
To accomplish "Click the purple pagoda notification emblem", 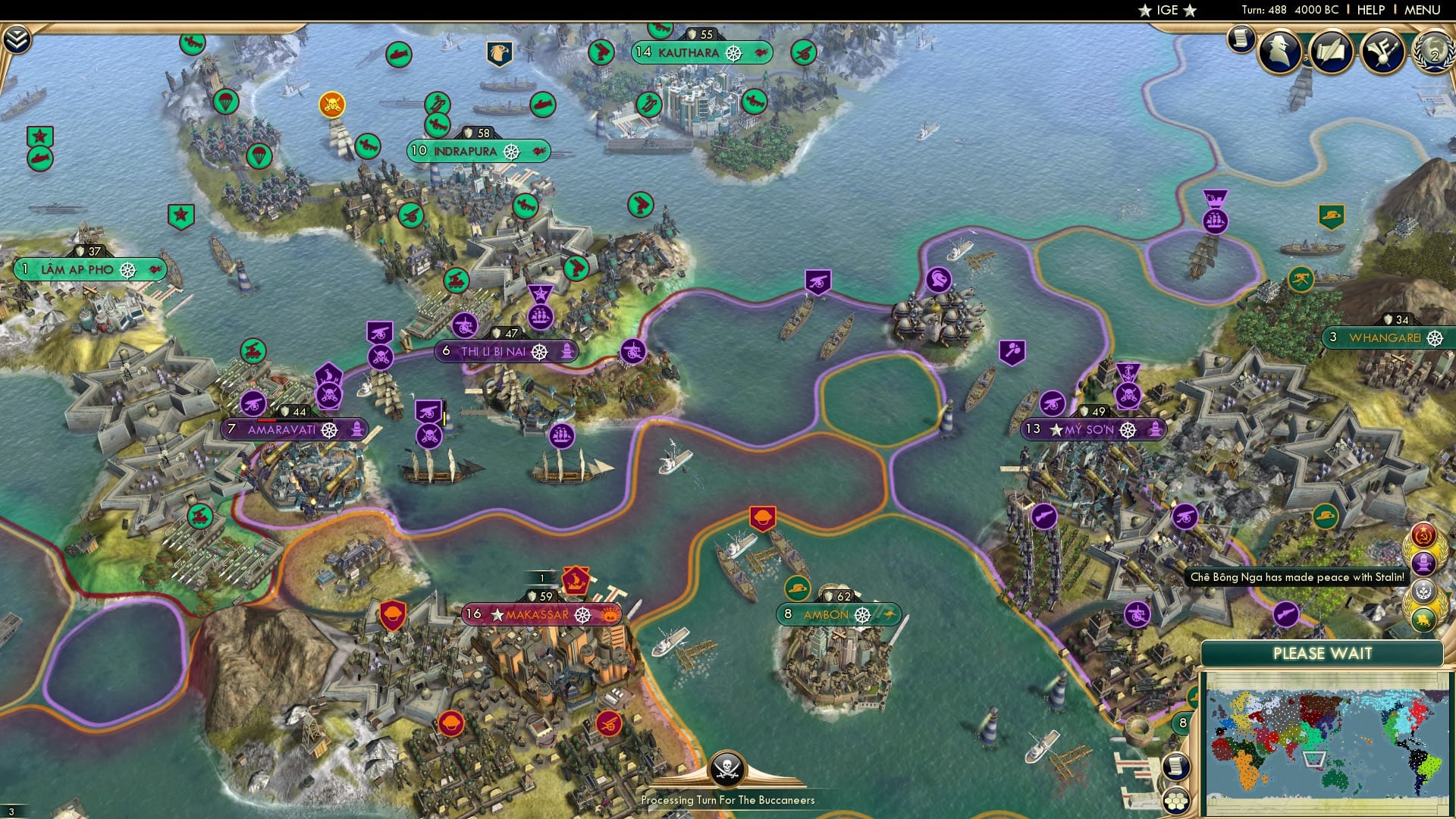I will pos(1423,563).
